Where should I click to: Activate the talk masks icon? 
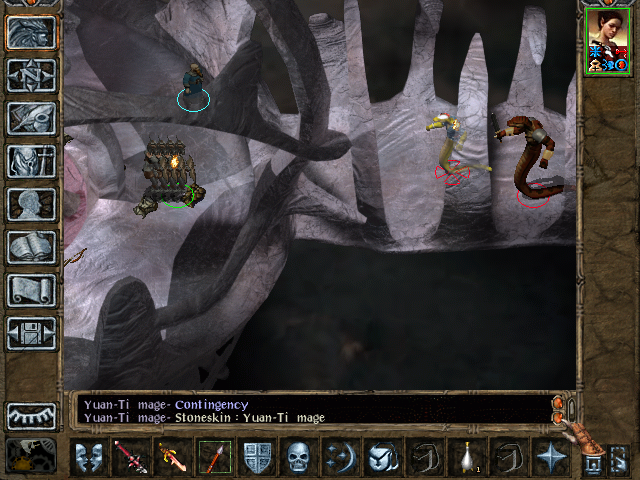(90, 457)
